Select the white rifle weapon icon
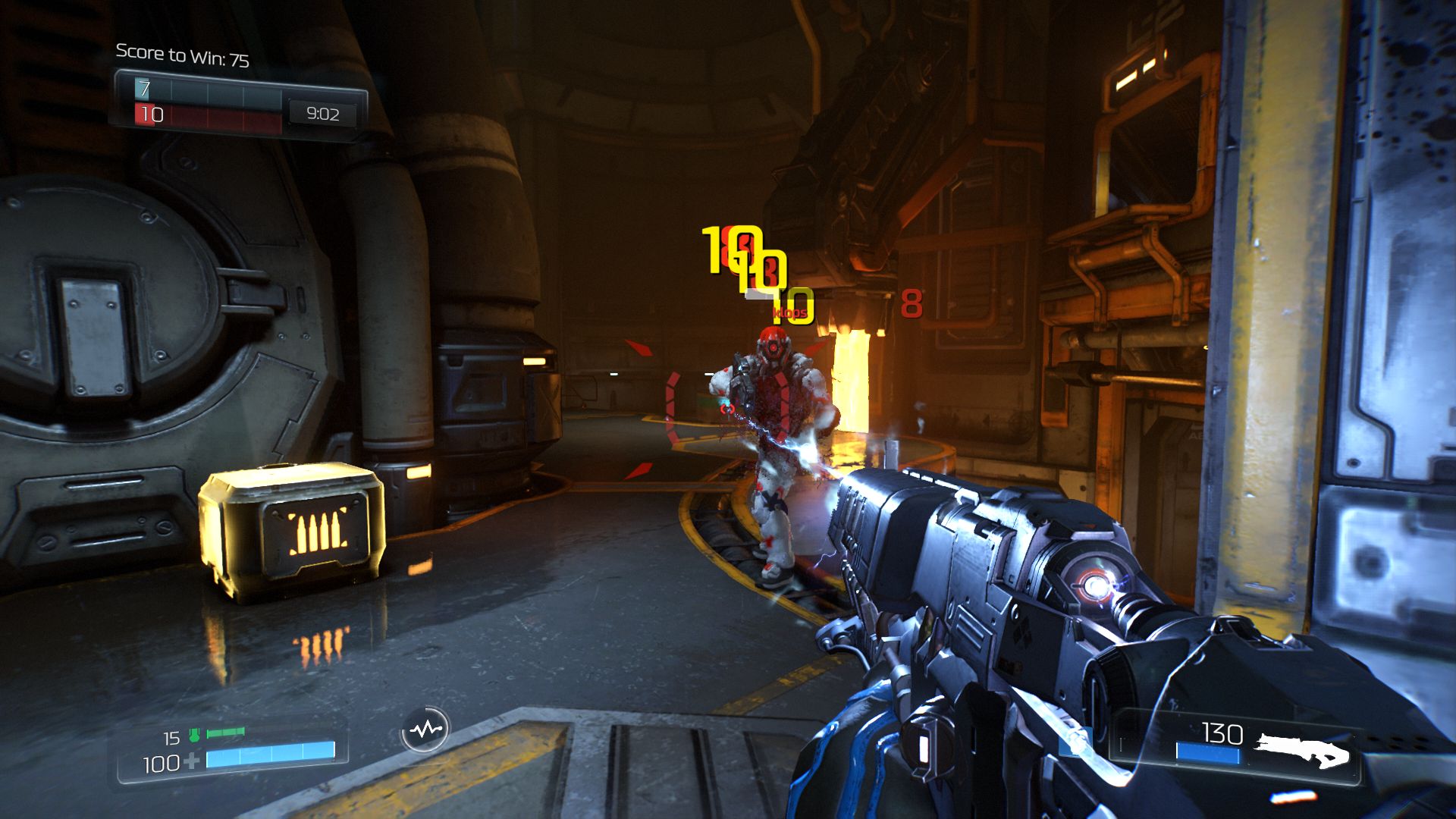1456x819 pixels. tap(1302, 749)
